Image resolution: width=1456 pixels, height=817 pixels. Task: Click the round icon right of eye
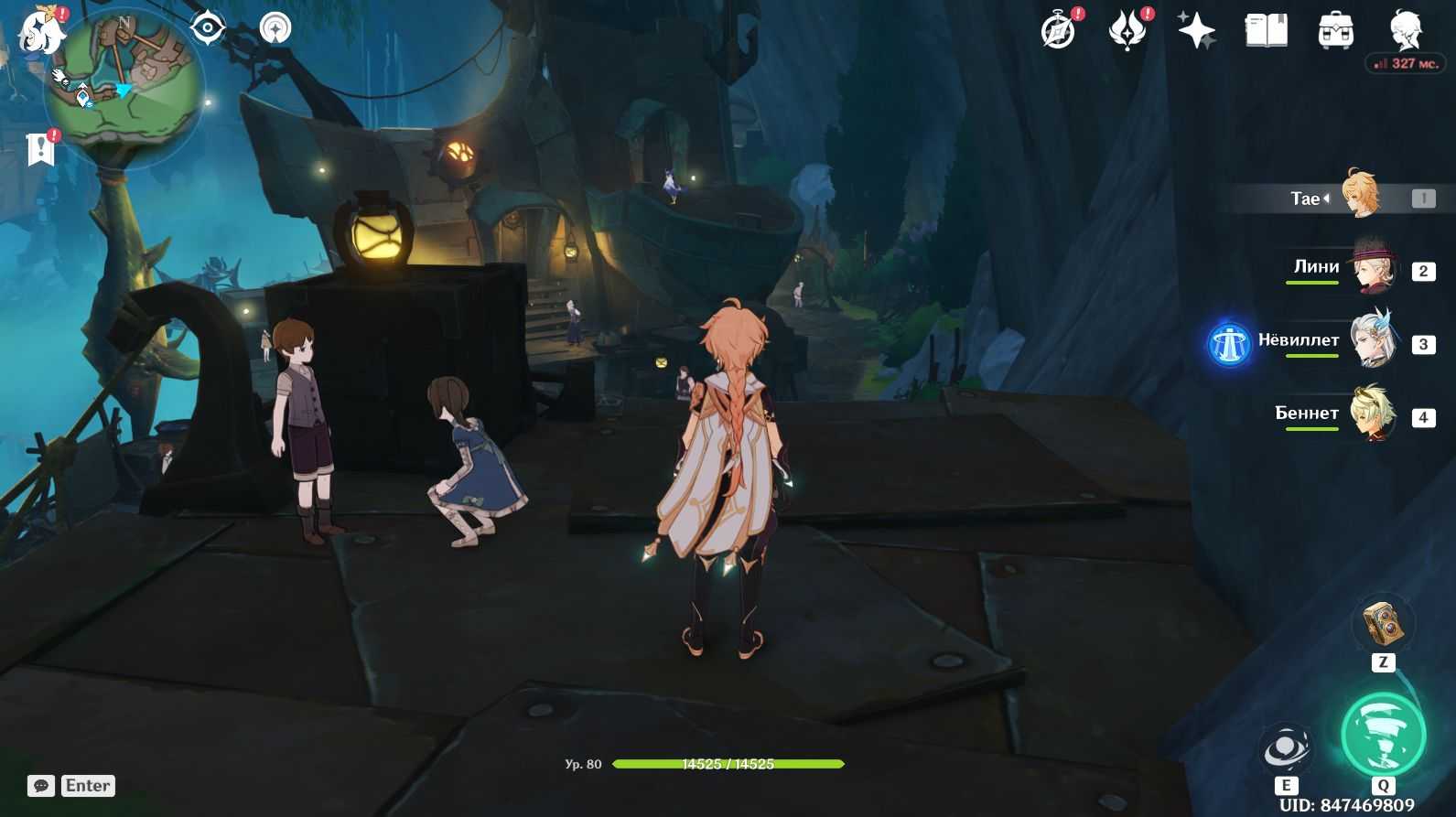tap(275, 28)
